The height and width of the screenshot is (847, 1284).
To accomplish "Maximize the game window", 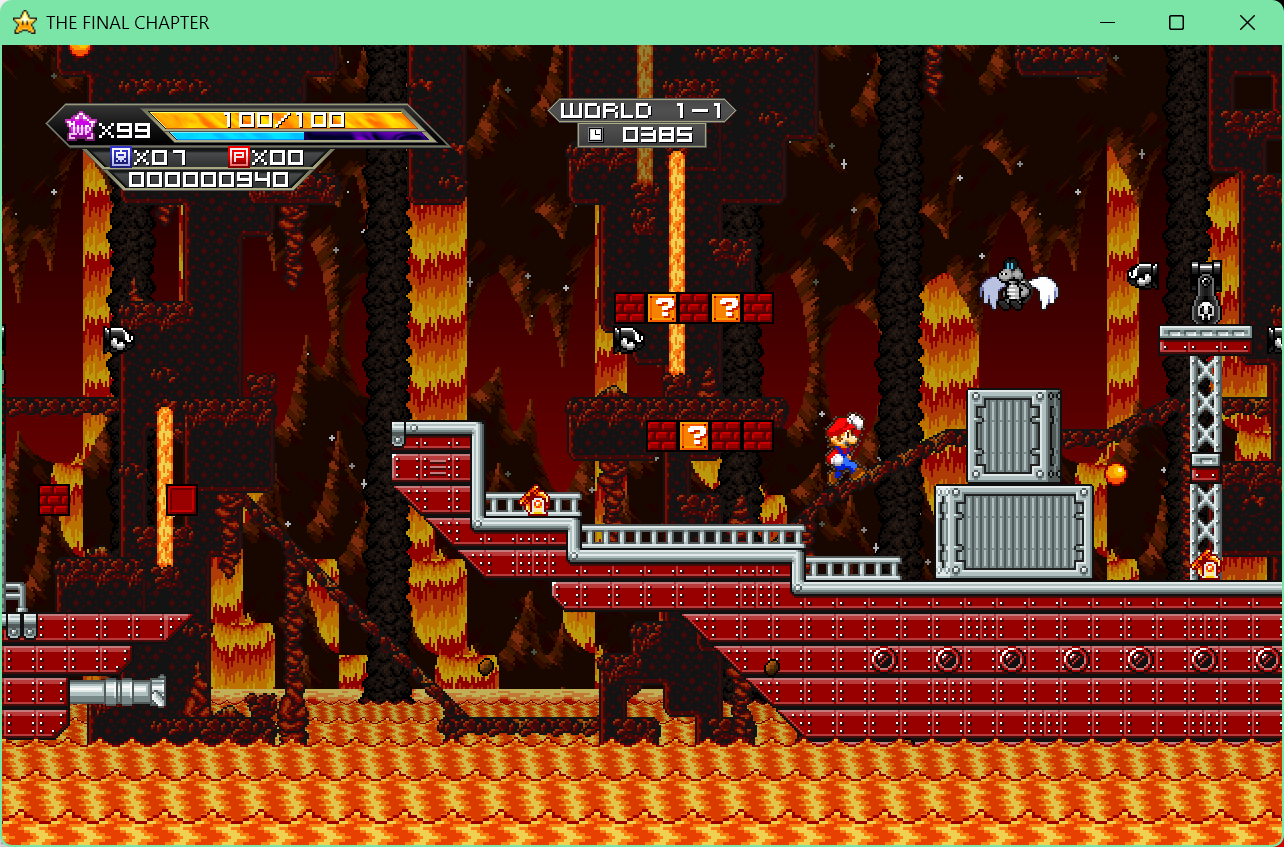I will tap(1177, 23).
